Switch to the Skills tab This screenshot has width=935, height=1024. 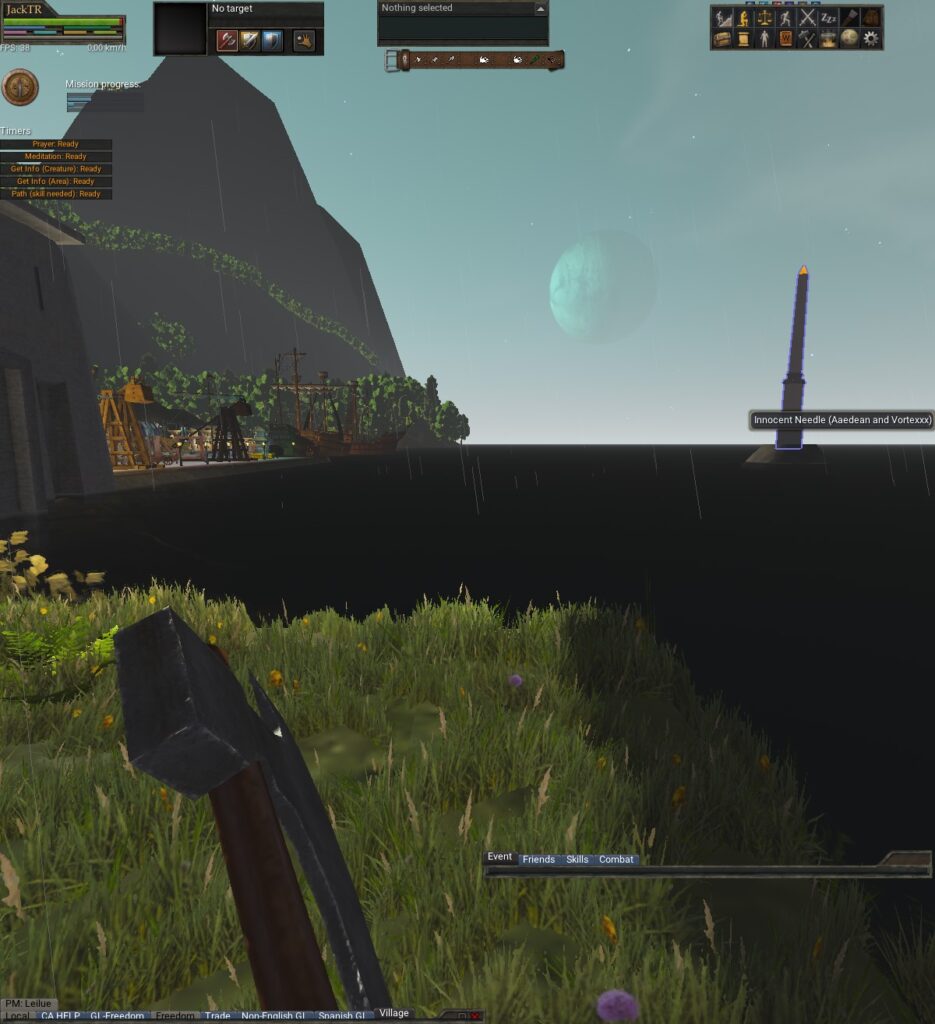click(577, 859)
